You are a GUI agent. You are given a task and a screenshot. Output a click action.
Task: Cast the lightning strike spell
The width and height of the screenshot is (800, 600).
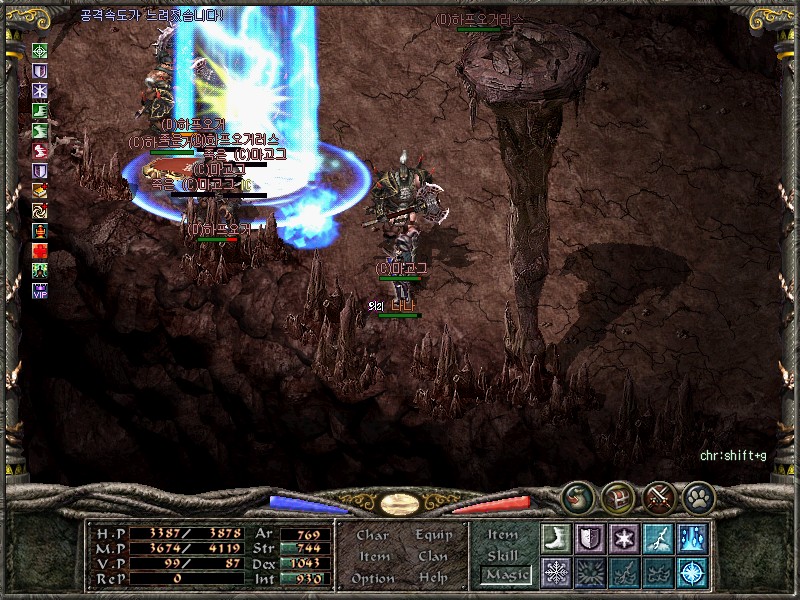tap(658, 538)
